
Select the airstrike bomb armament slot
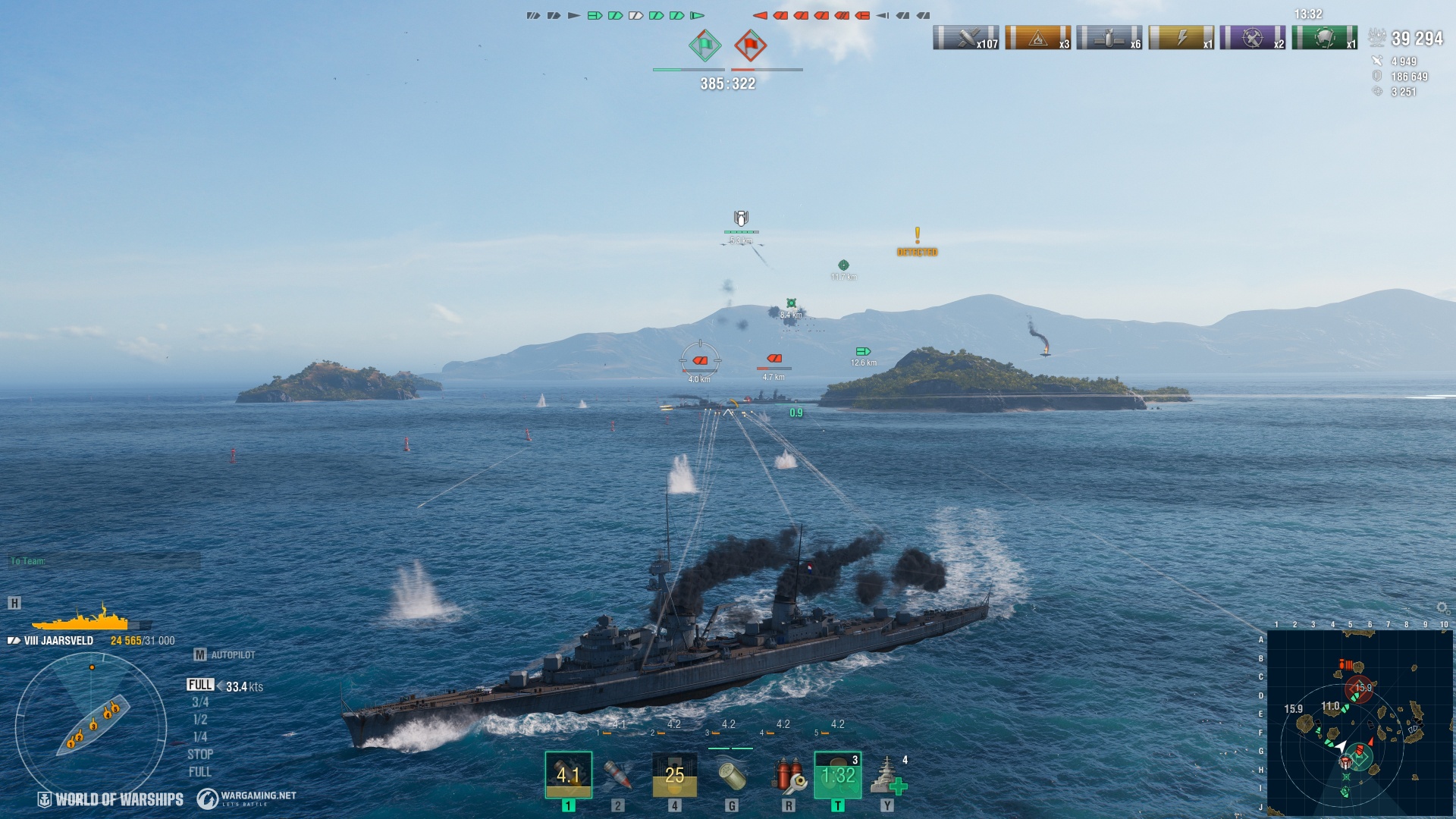click(x=674, y=775)
